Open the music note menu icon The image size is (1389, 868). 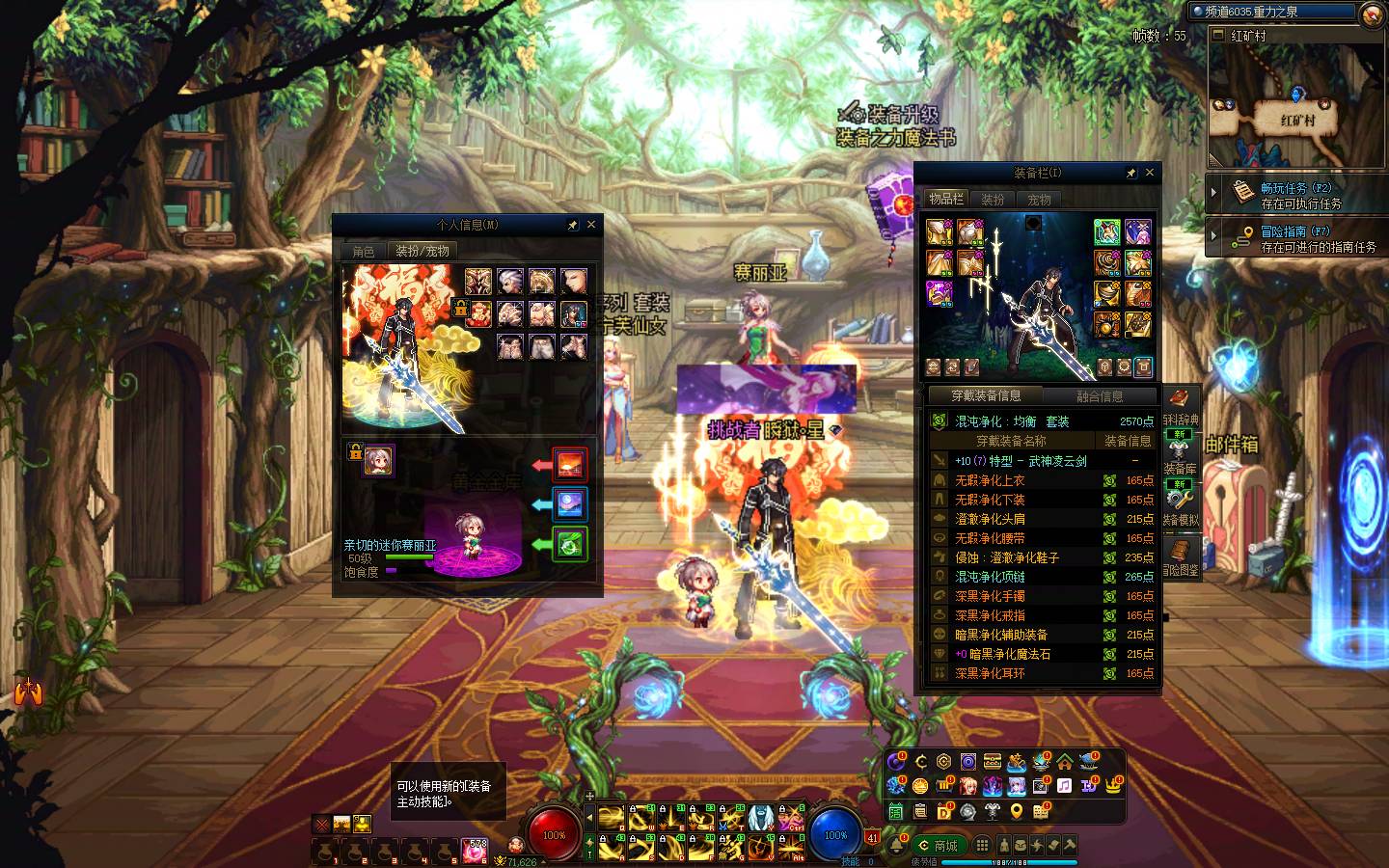point(1064,786)
